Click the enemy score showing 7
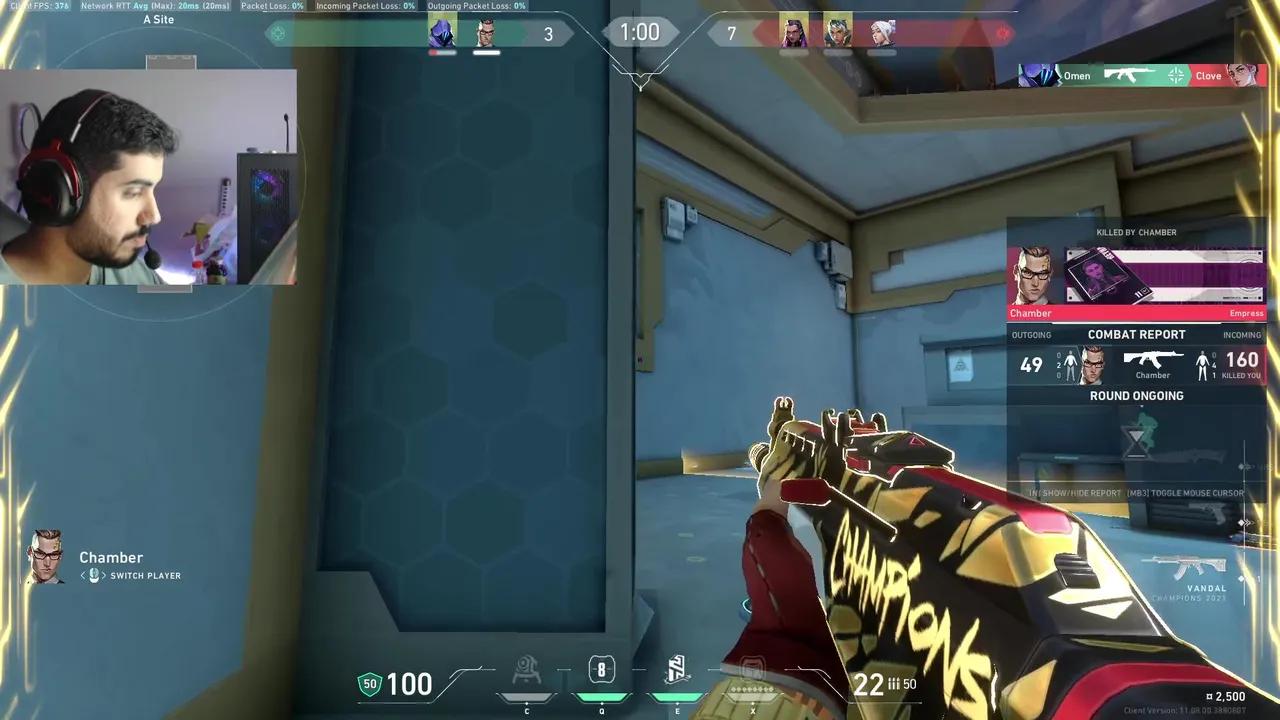The height and width of the screenshot is (720, 1280). 731,33
